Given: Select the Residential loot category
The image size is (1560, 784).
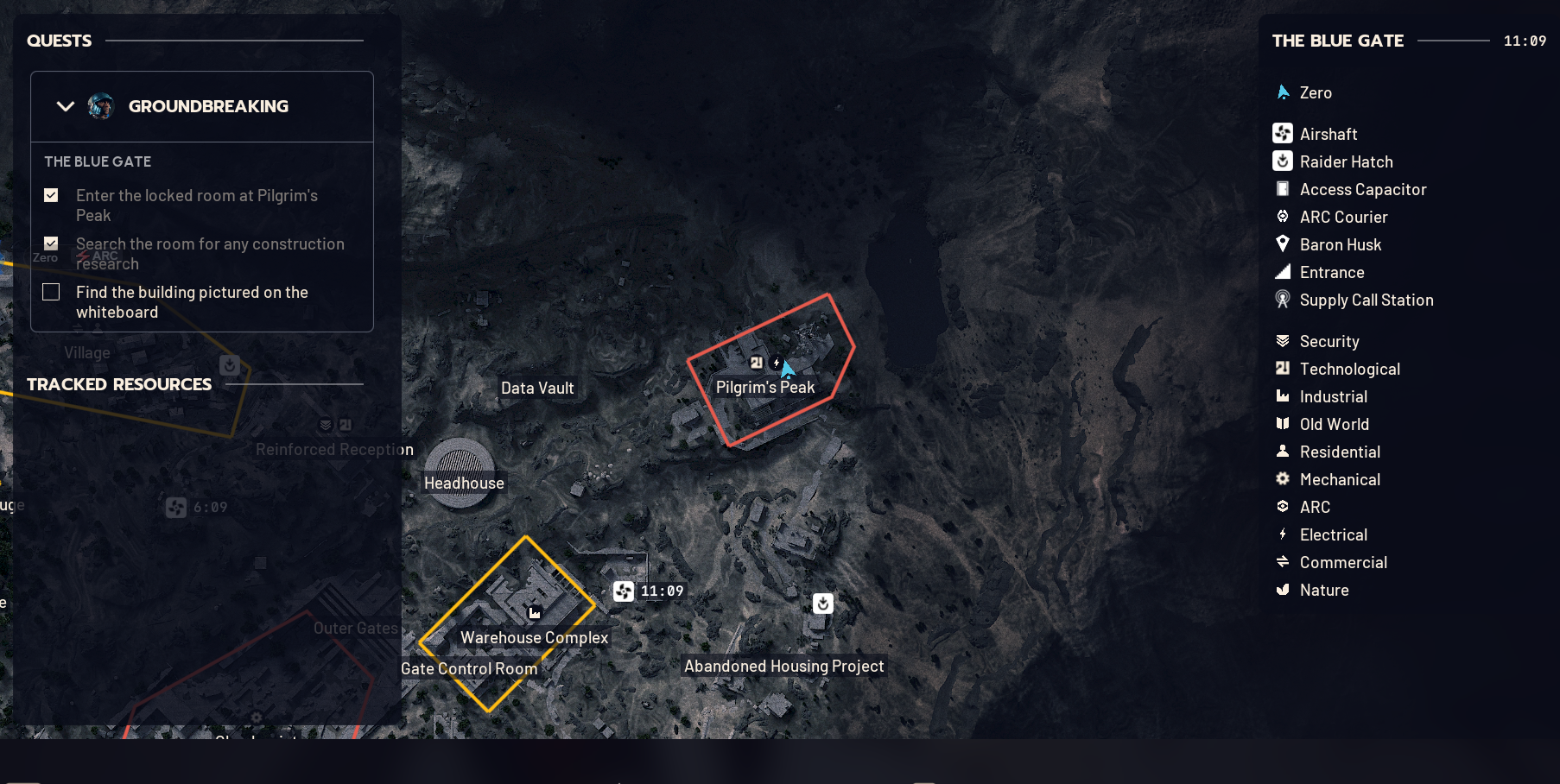Looking at the screenshot, I should 1339,452.
